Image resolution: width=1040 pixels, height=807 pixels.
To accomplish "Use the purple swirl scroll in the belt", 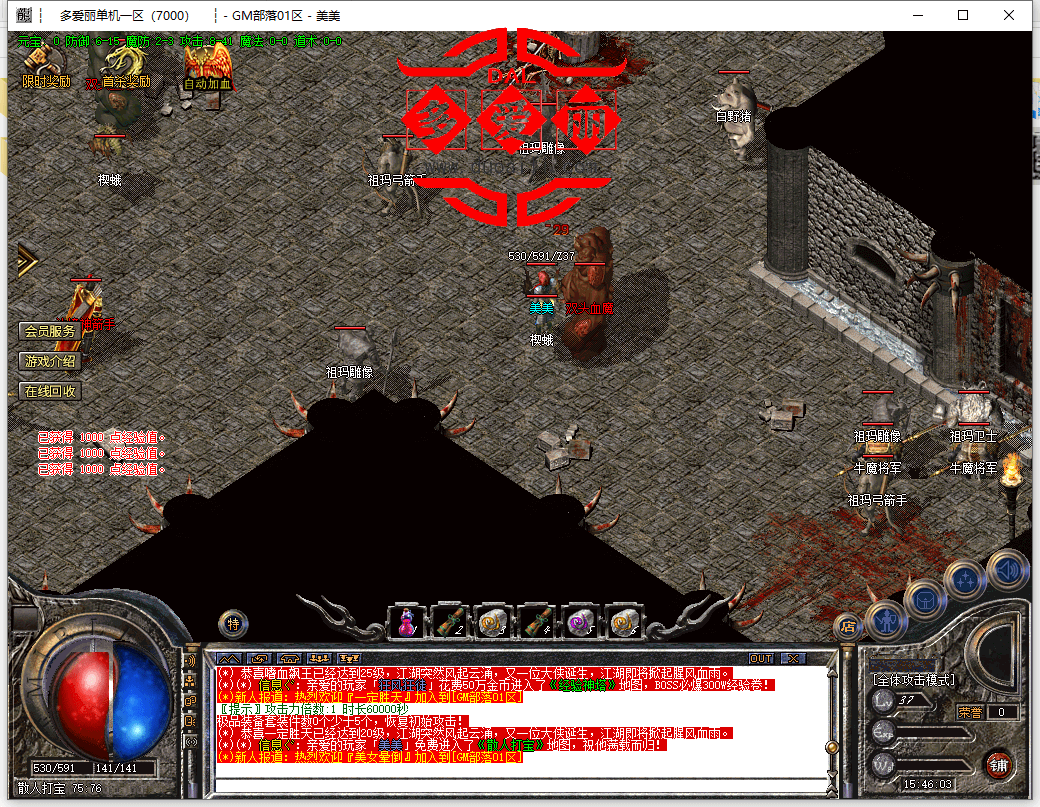I will pos(581,621).
